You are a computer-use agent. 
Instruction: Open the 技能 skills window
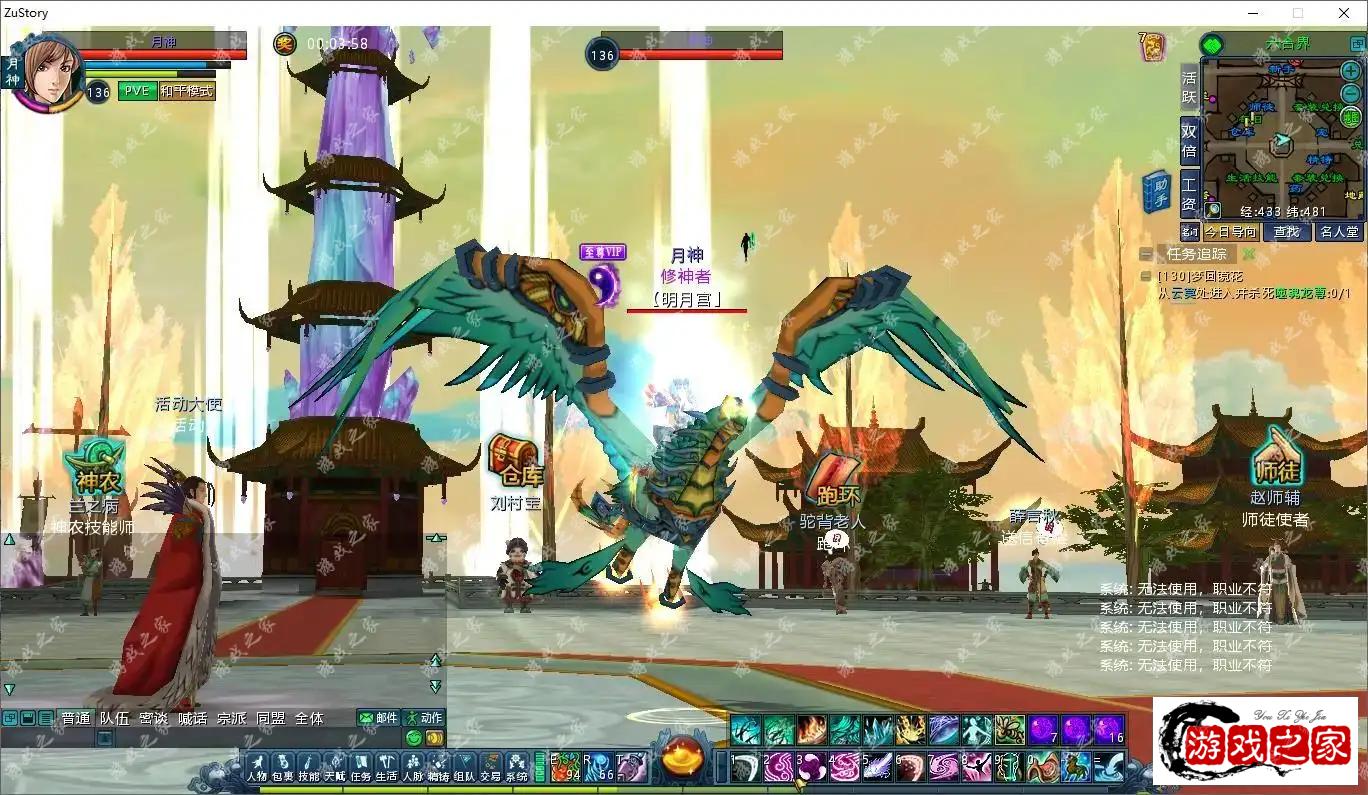309,767
